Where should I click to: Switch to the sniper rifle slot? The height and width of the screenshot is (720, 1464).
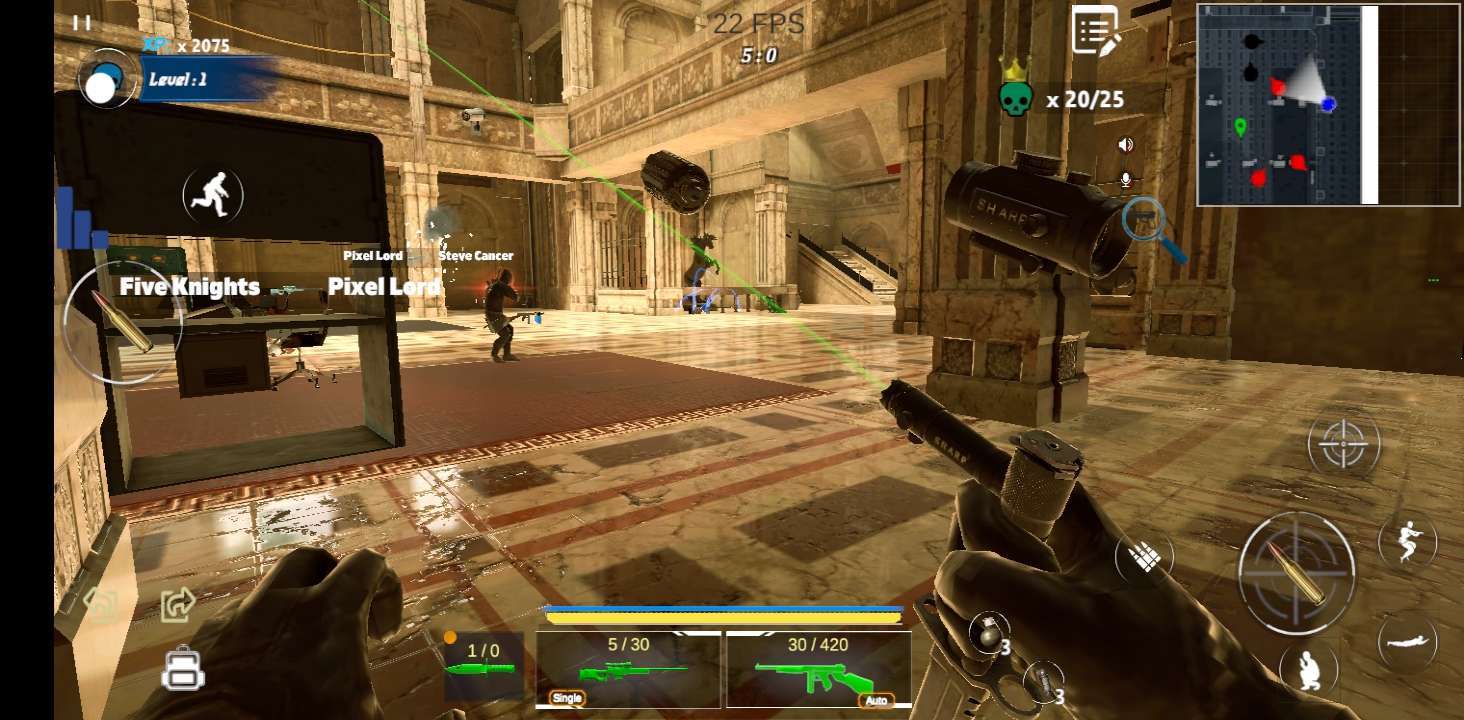tap(628, 667)
